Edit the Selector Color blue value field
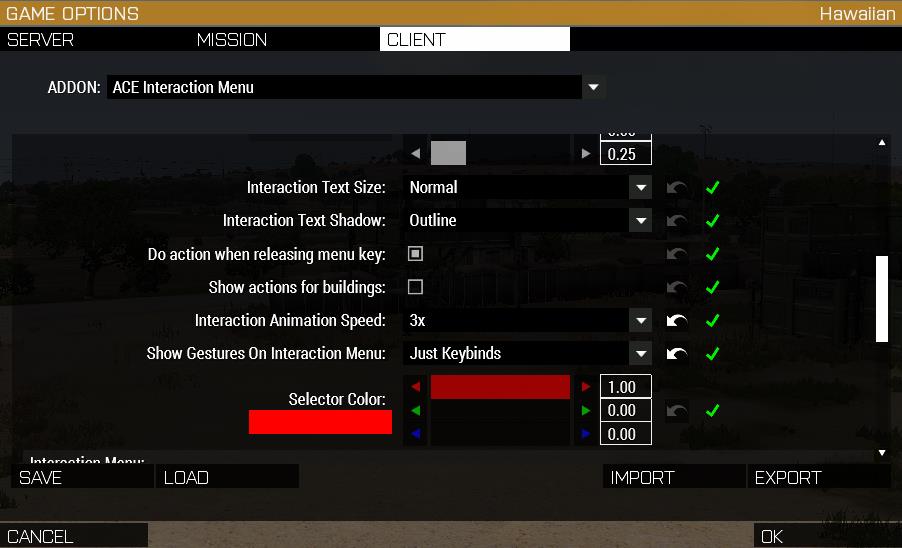This screenshot has width=902, height=548. point(625,434)
